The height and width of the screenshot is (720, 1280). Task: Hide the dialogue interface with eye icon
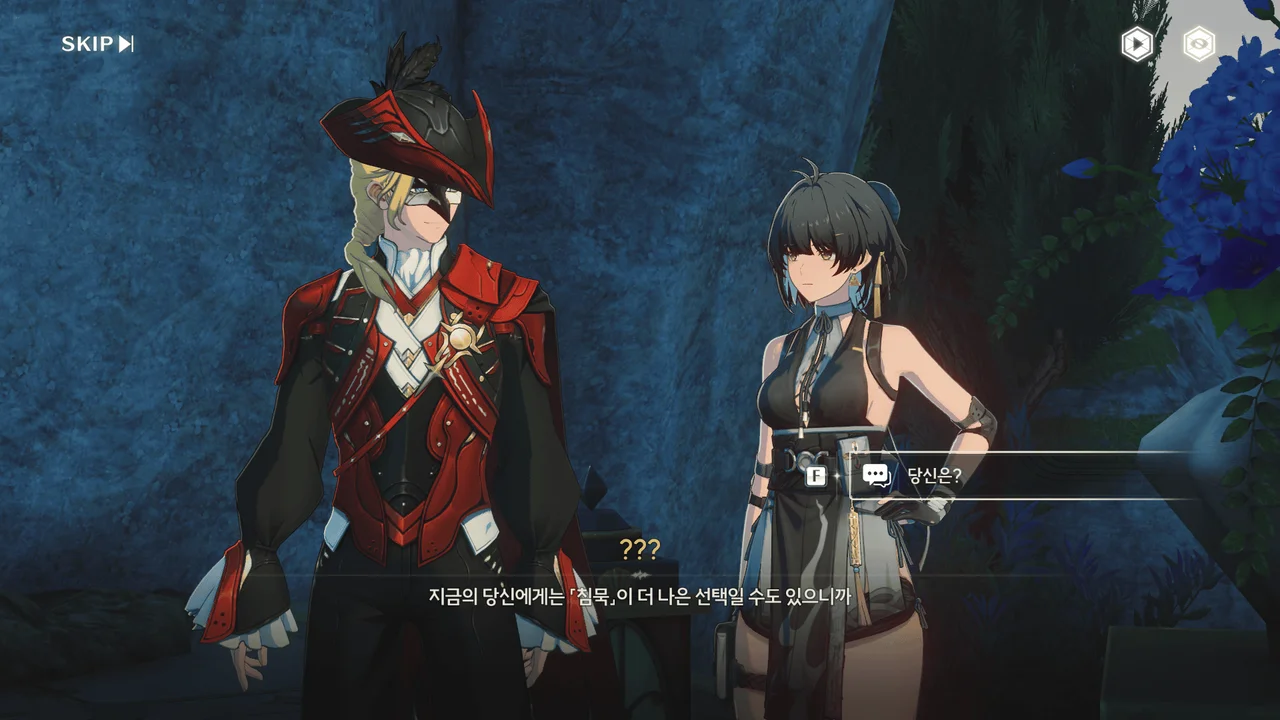coord(1198,44)
